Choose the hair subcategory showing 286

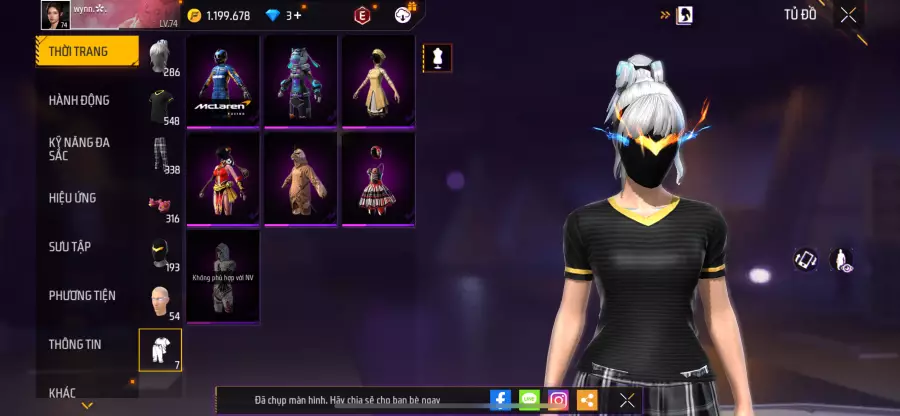coord(160,58)
